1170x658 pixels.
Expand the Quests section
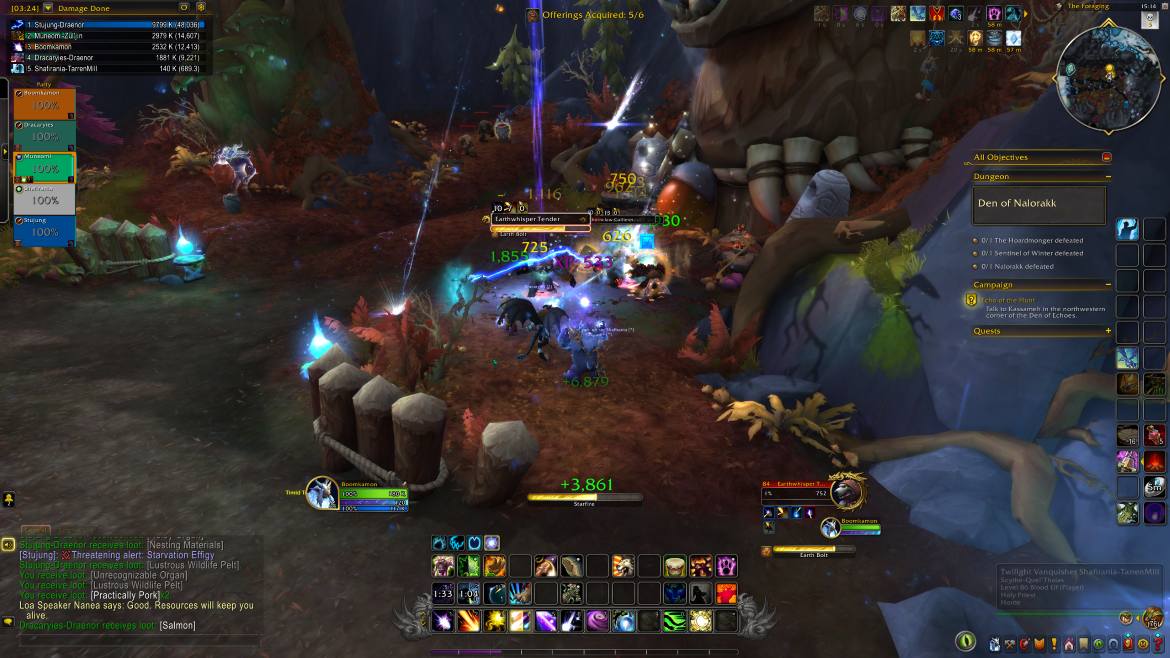click(x=1108, y=331)
